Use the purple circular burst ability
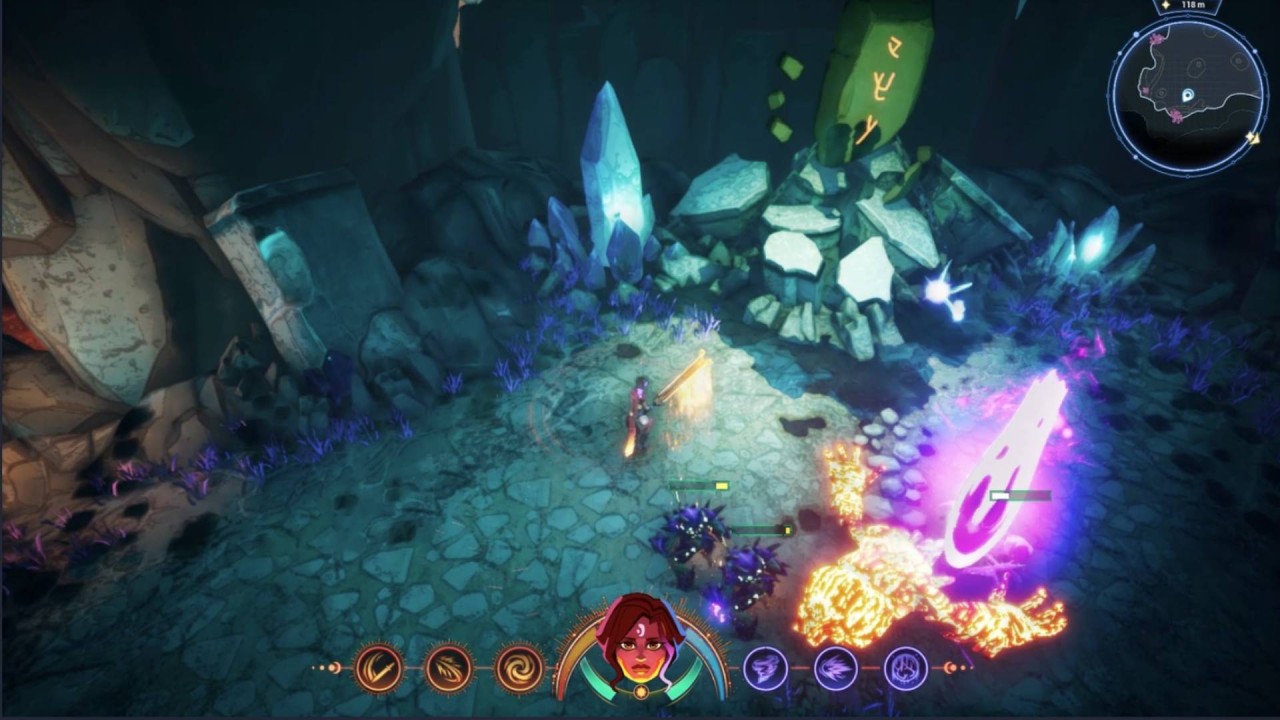The image size is (1280, 720). [906, 667]
